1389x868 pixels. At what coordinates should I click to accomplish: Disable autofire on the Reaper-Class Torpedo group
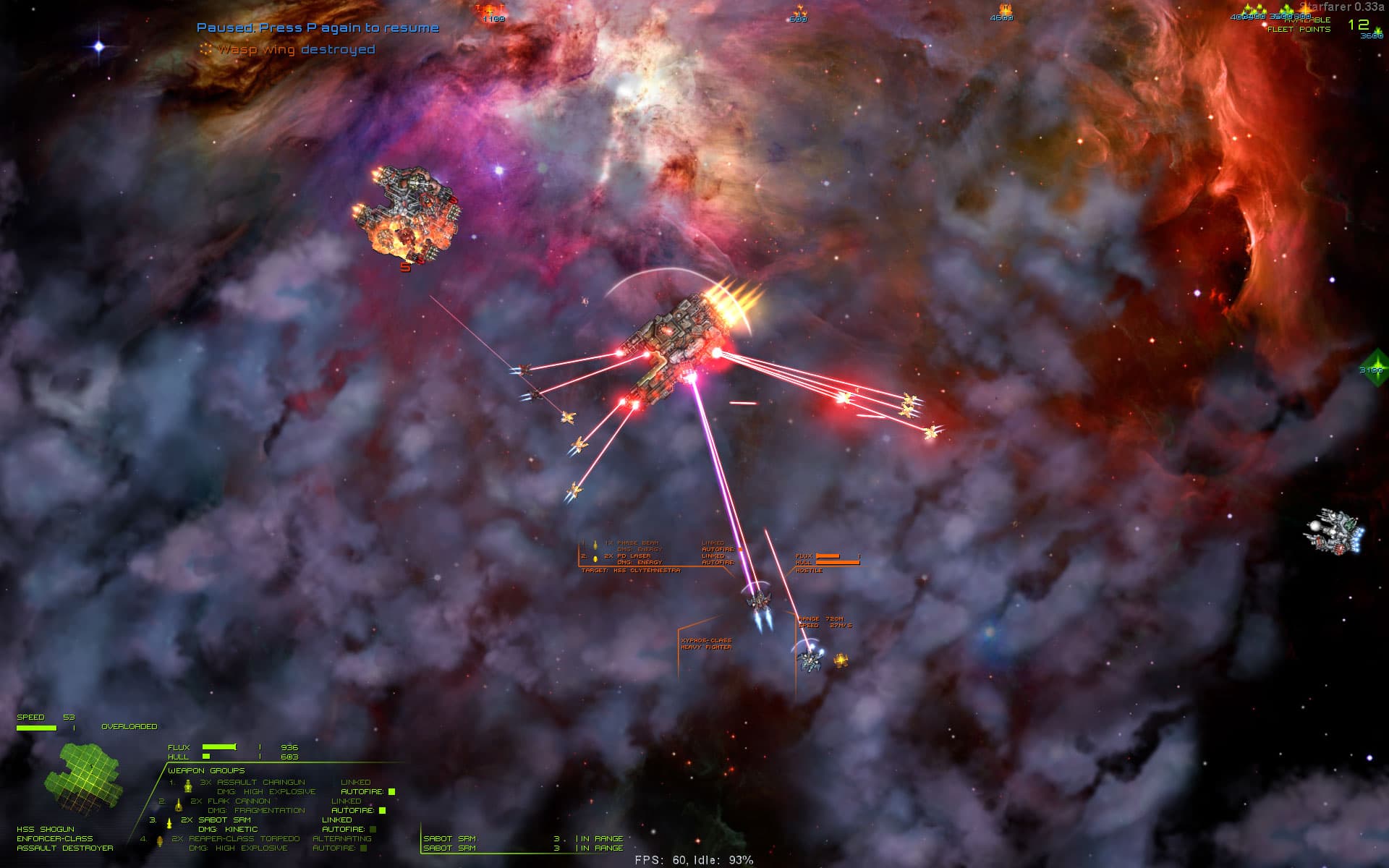[362, 847]
